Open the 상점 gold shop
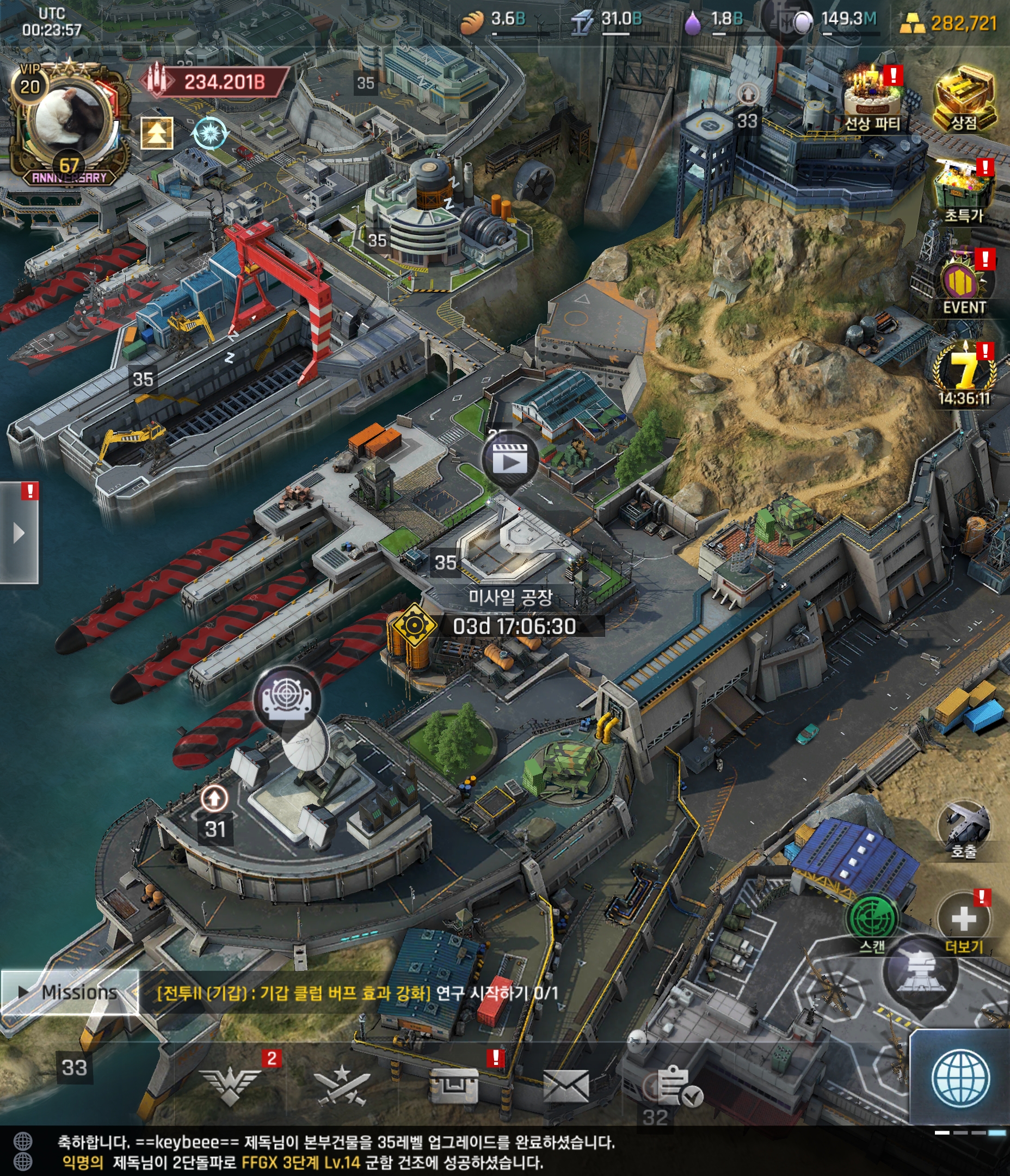Viewport: 1010px width, 1176px height. point(964,96)
